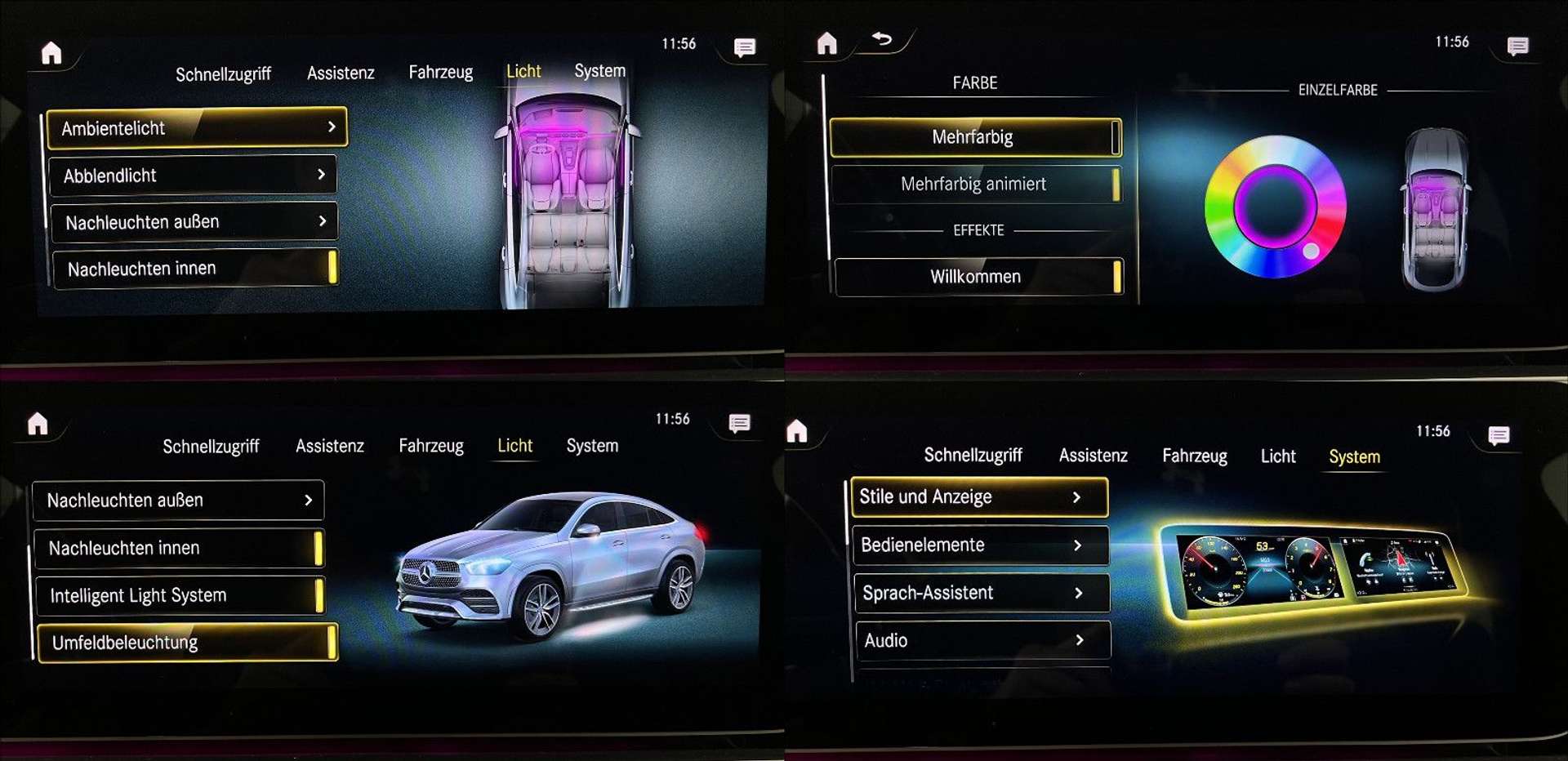The width and height of the screenshot is (1568, 761).
Task: Activate the Willkommen effect
Action: pos(974,276)
